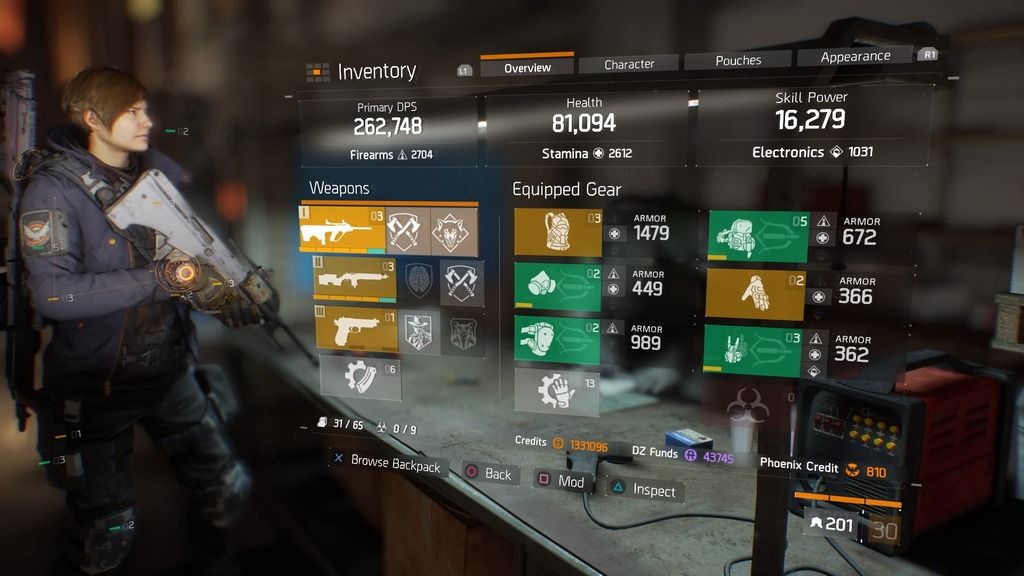
Task: Open the weapon mods gear-and-magazine slot
Action: click(359, 377)
